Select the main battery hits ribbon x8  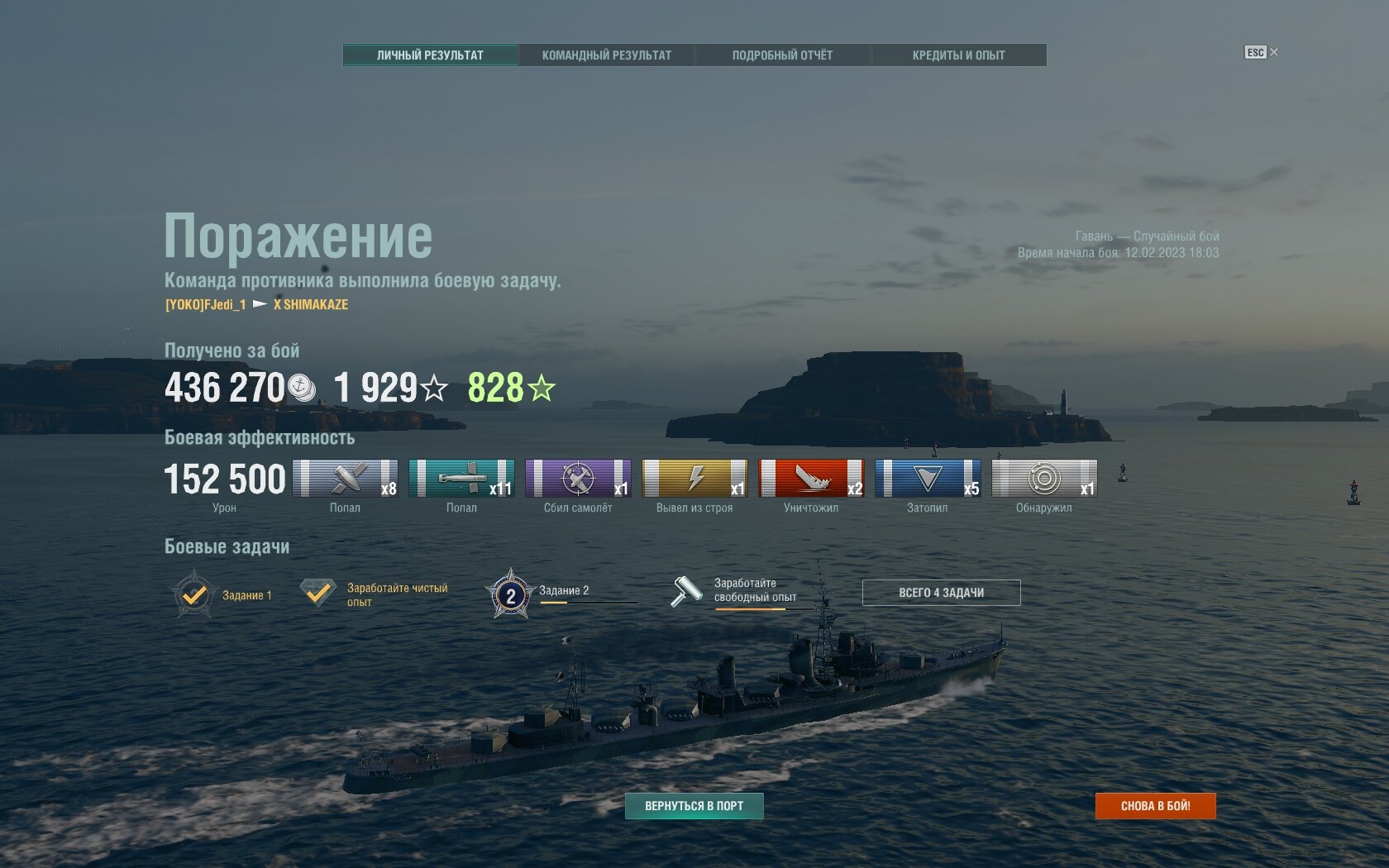click(x=345, y=479)
